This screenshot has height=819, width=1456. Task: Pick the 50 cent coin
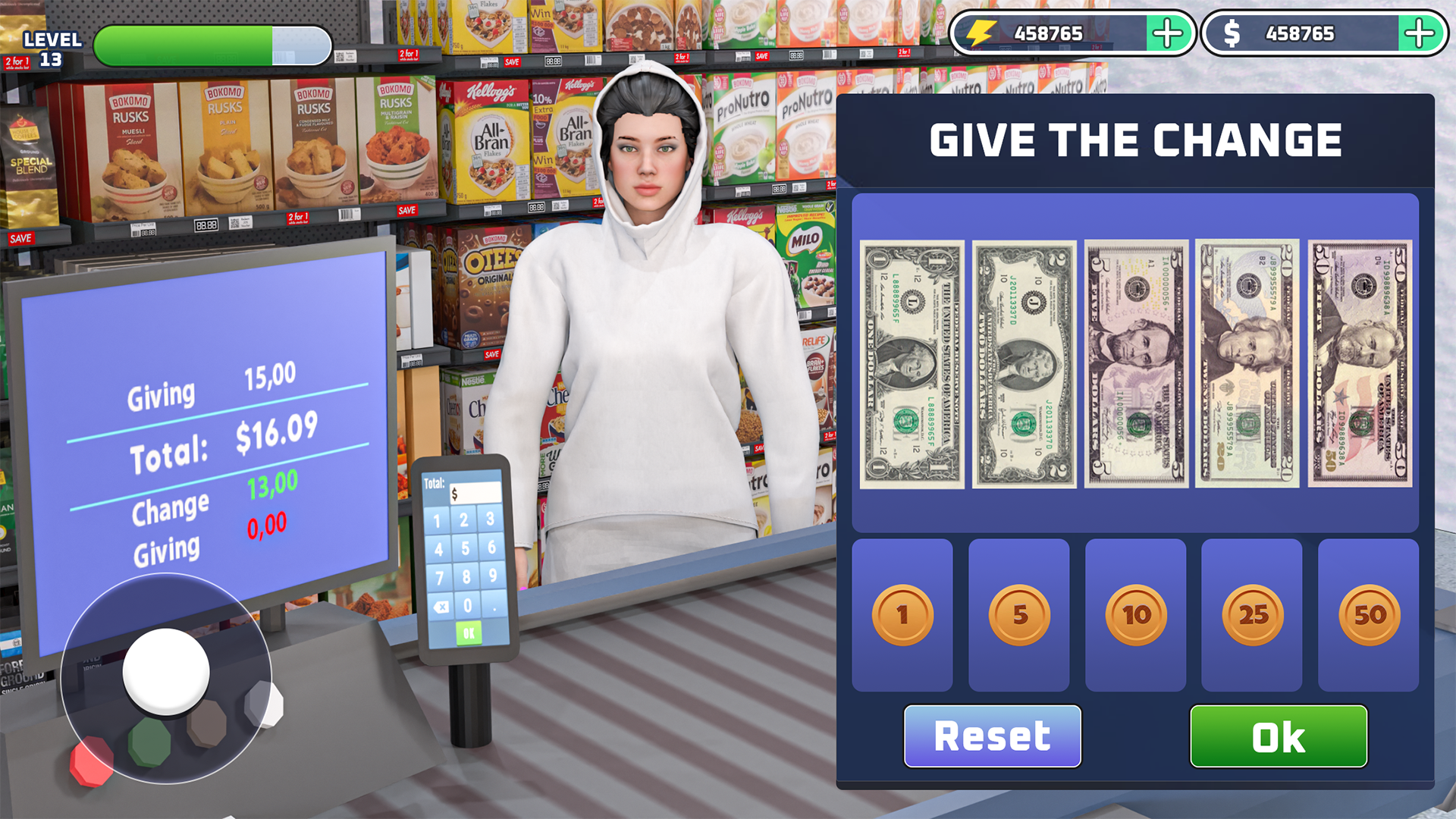[1367, 614]
